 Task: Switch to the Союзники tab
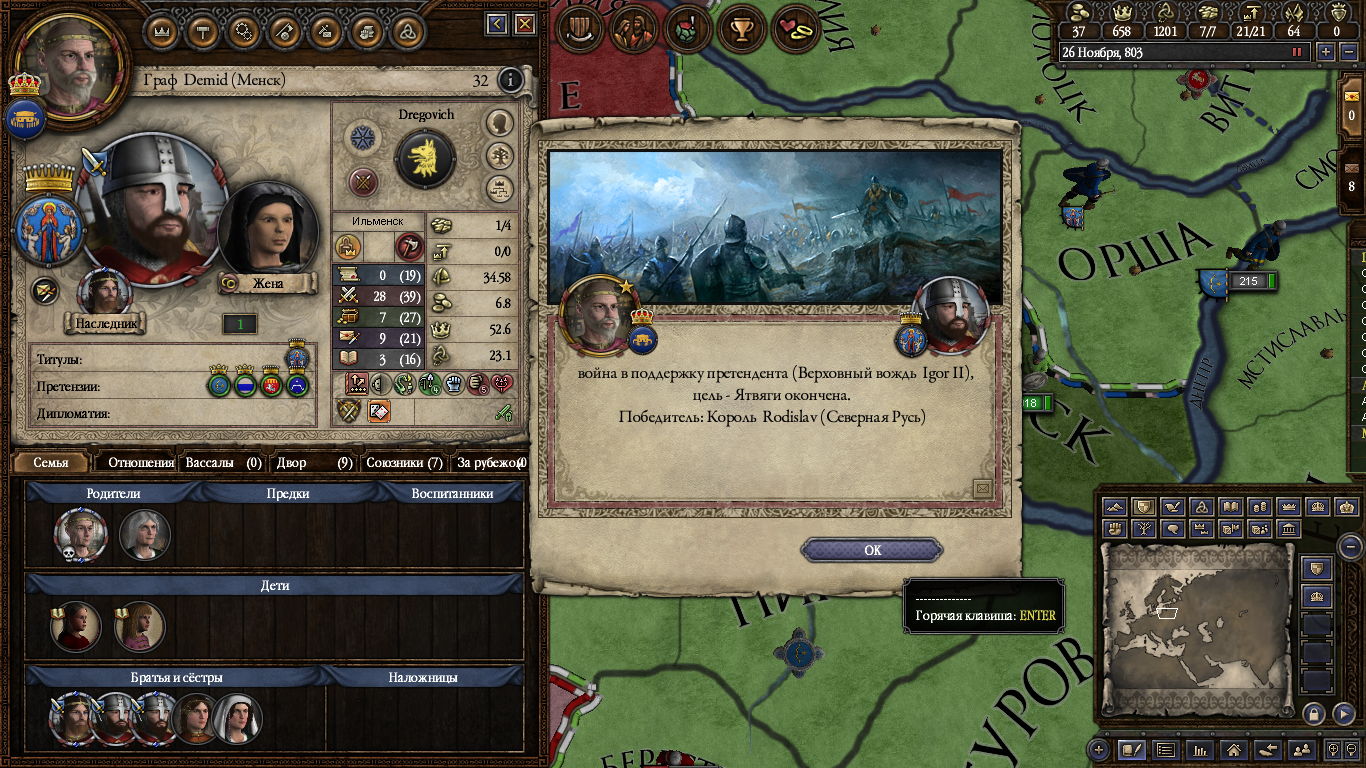tap(403, 463)
